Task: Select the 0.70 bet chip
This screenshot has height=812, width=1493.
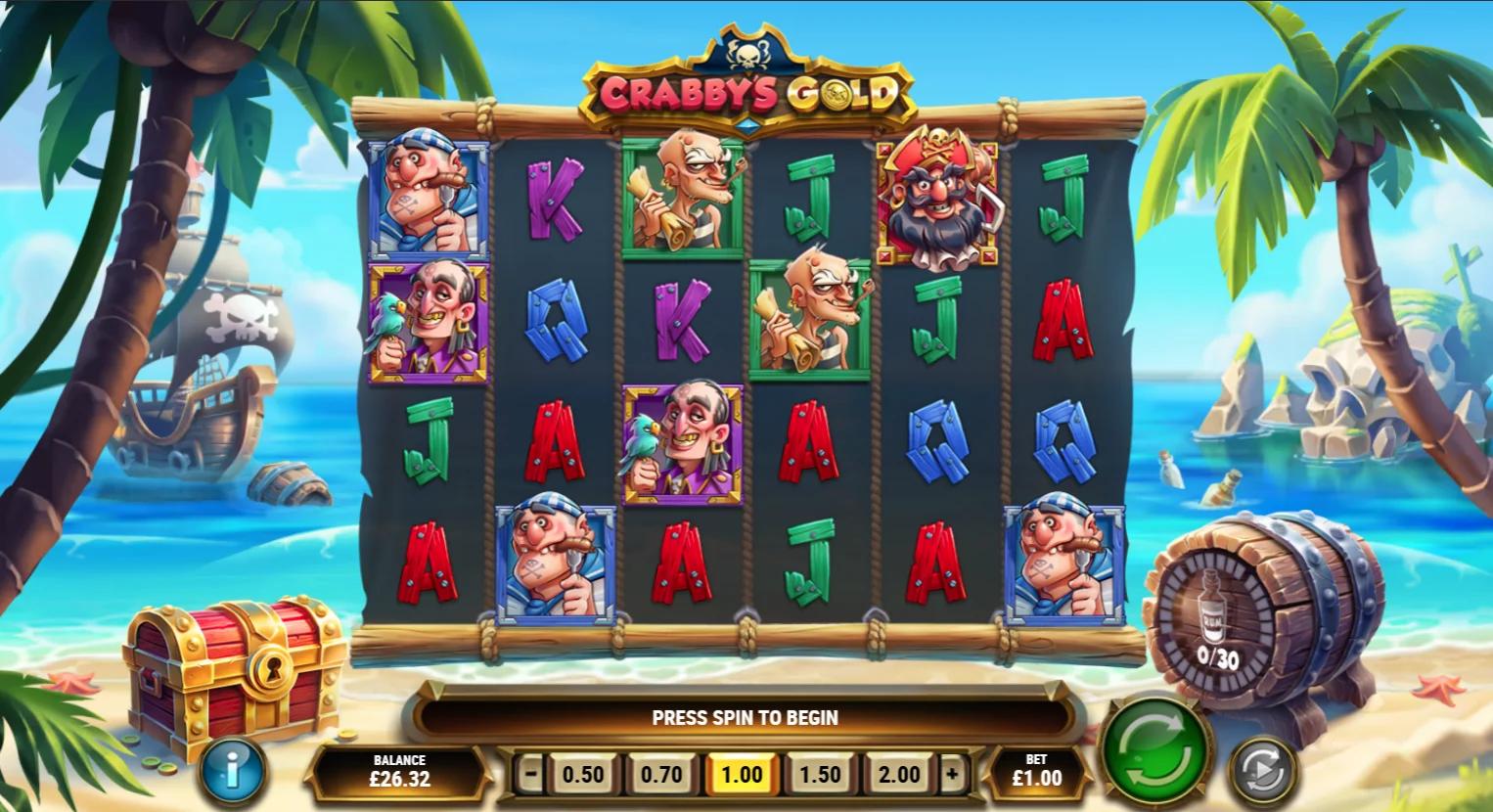Action: coord(662,773)
